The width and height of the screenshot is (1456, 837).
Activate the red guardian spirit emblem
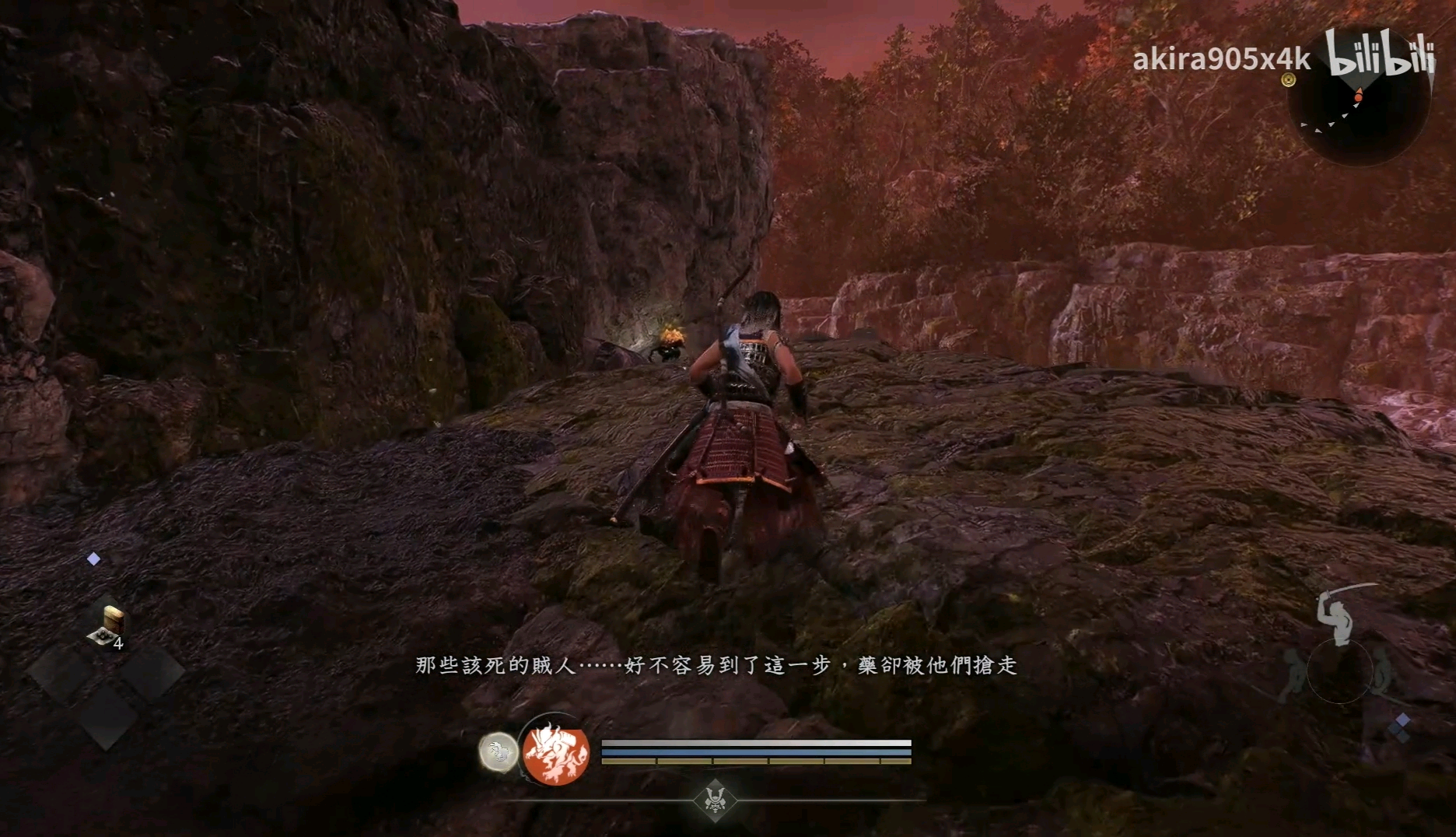tap(555, 752)
